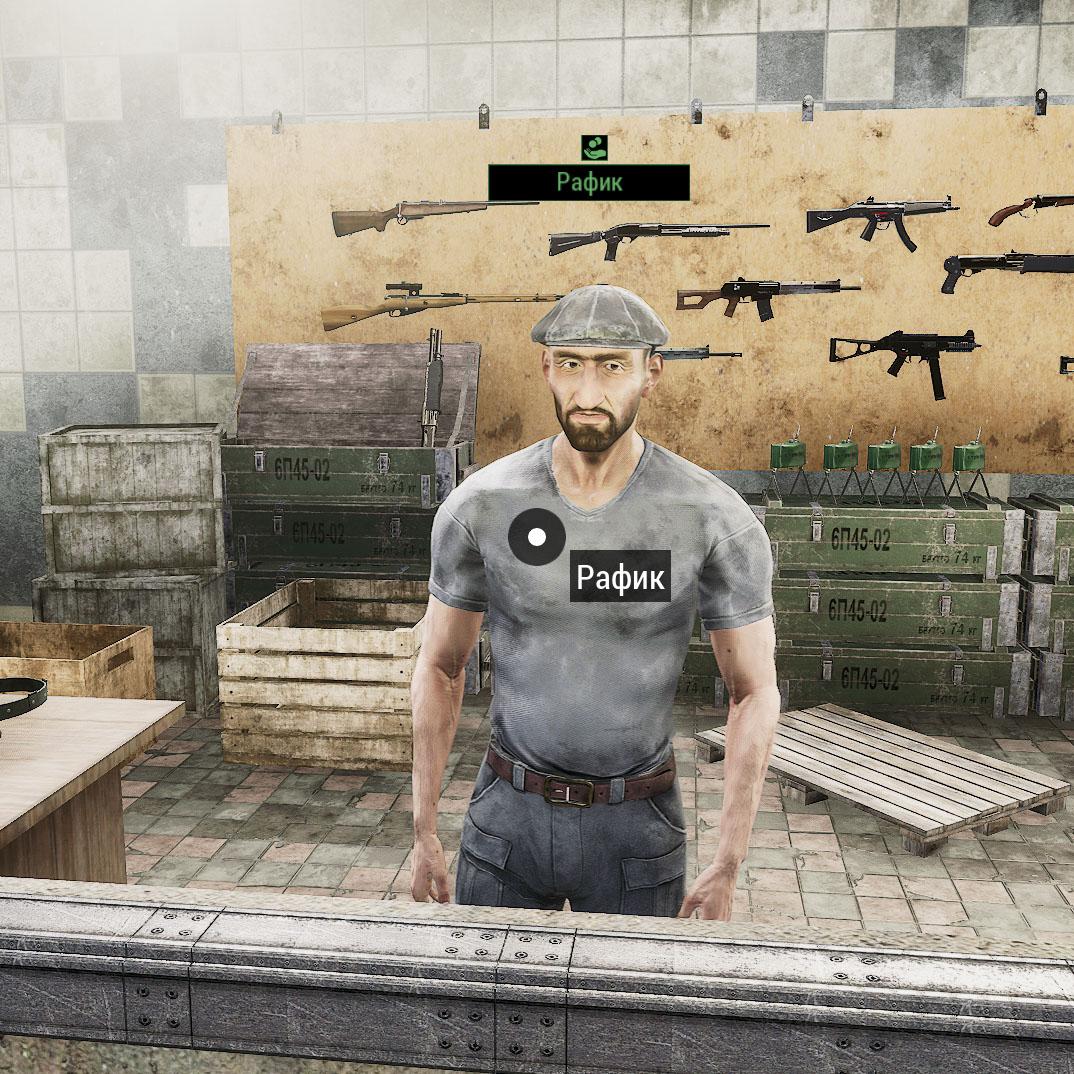Screen dimensions: 1074x1074
Task: Click the circular interaction marker on Рафик
Action: [537, 537]
